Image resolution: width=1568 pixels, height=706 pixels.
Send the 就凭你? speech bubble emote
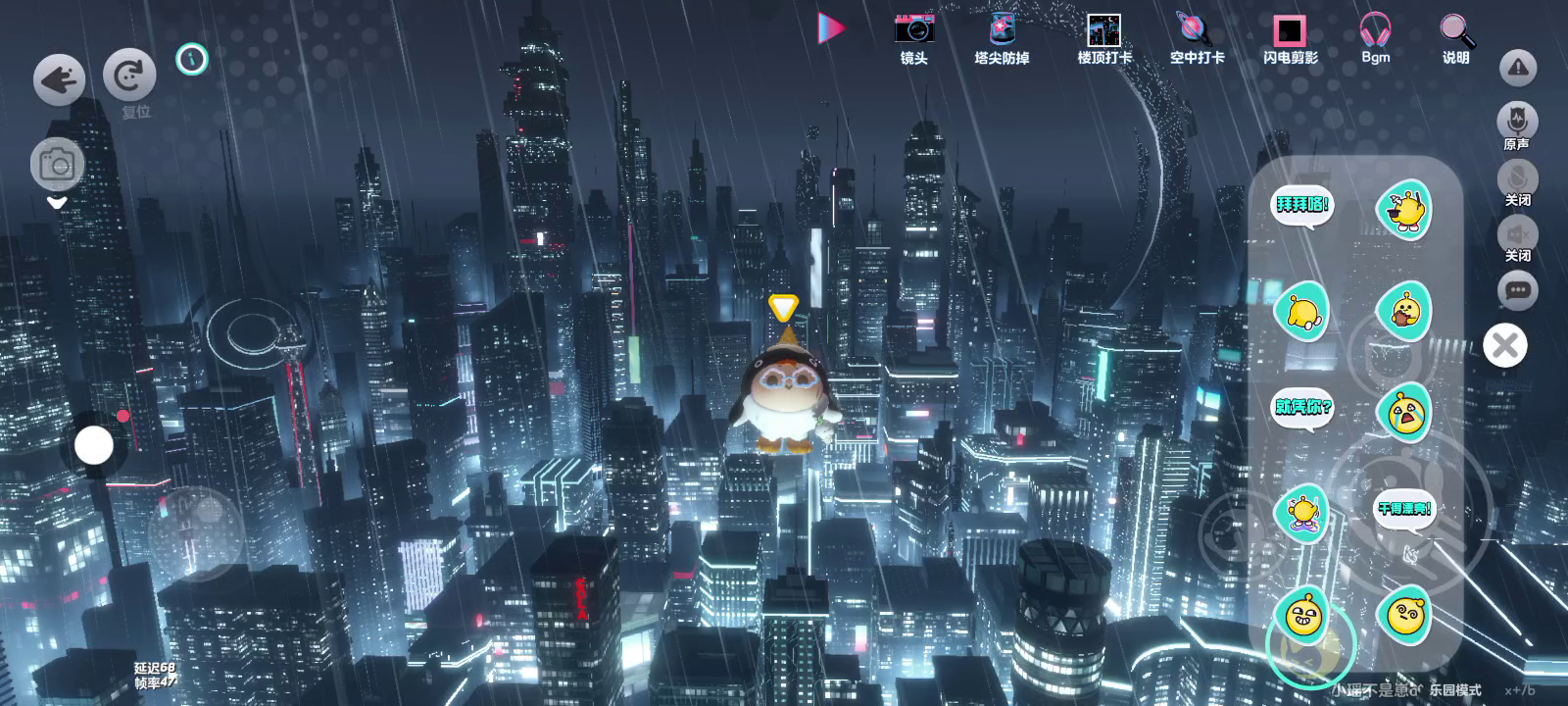(x=1302, y=407)
